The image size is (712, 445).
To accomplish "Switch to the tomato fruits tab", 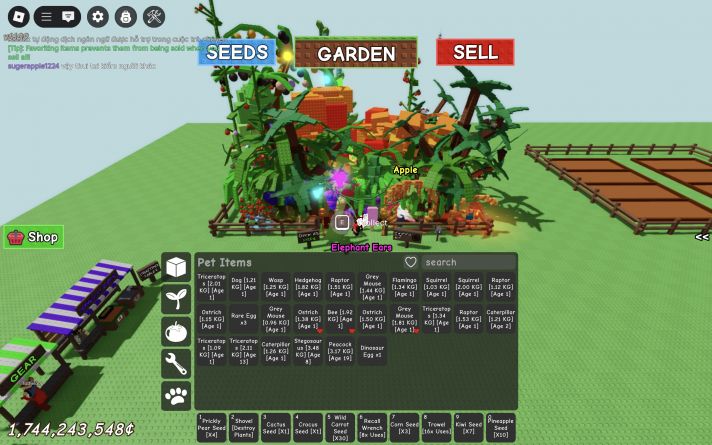I will (176, 331).
